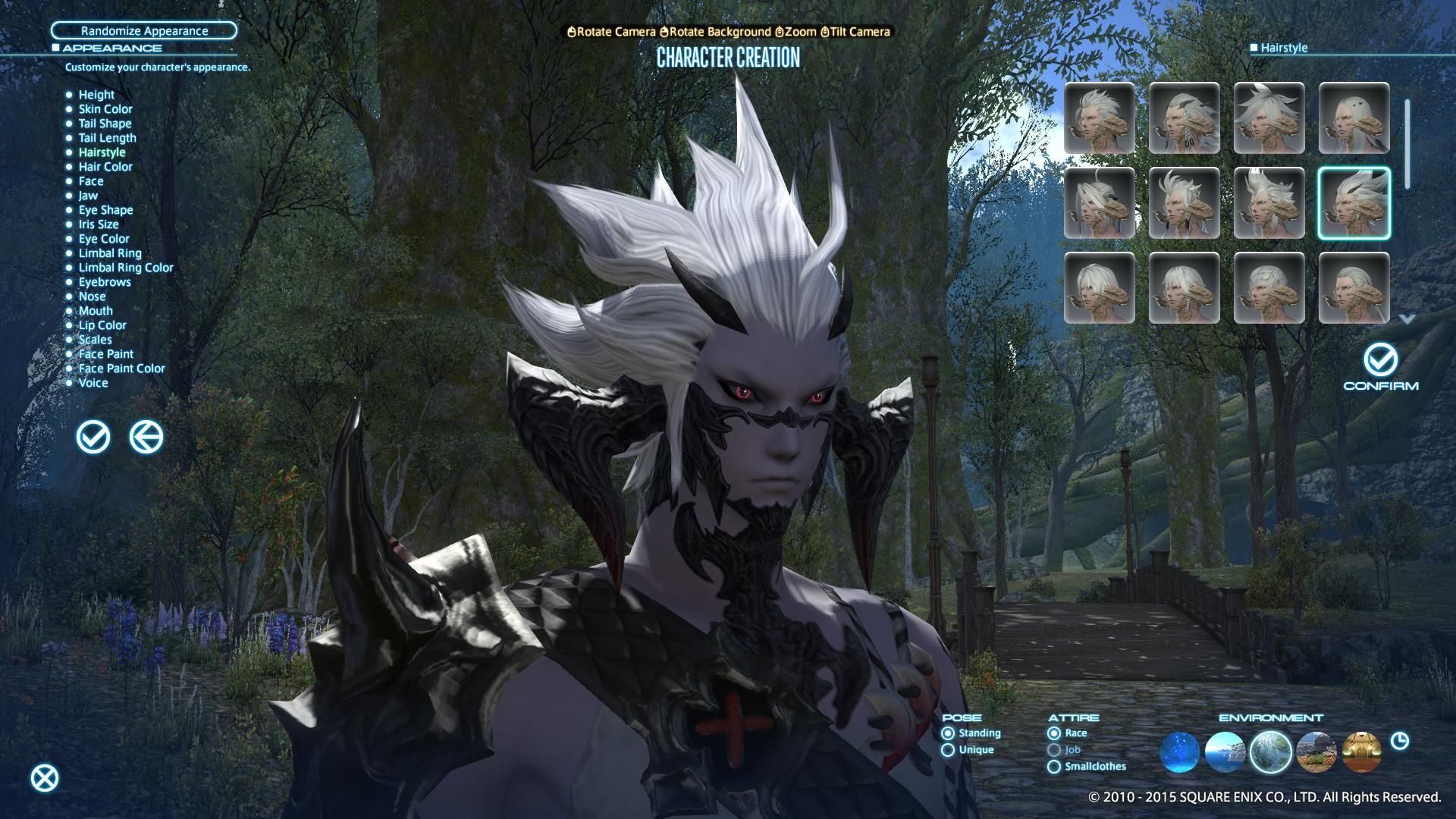Click the CONFIRM label on the right
The image size is (1456, 819).
coord(1381,385)
